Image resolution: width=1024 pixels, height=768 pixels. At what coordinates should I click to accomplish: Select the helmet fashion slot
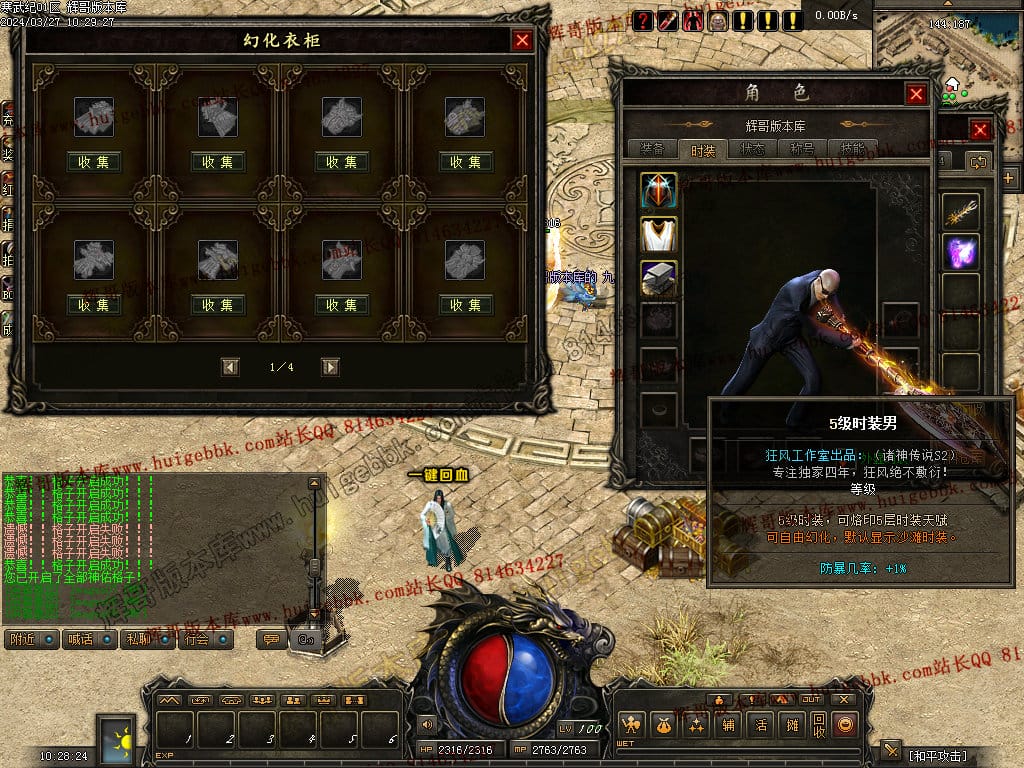click(x=659, y=190)
